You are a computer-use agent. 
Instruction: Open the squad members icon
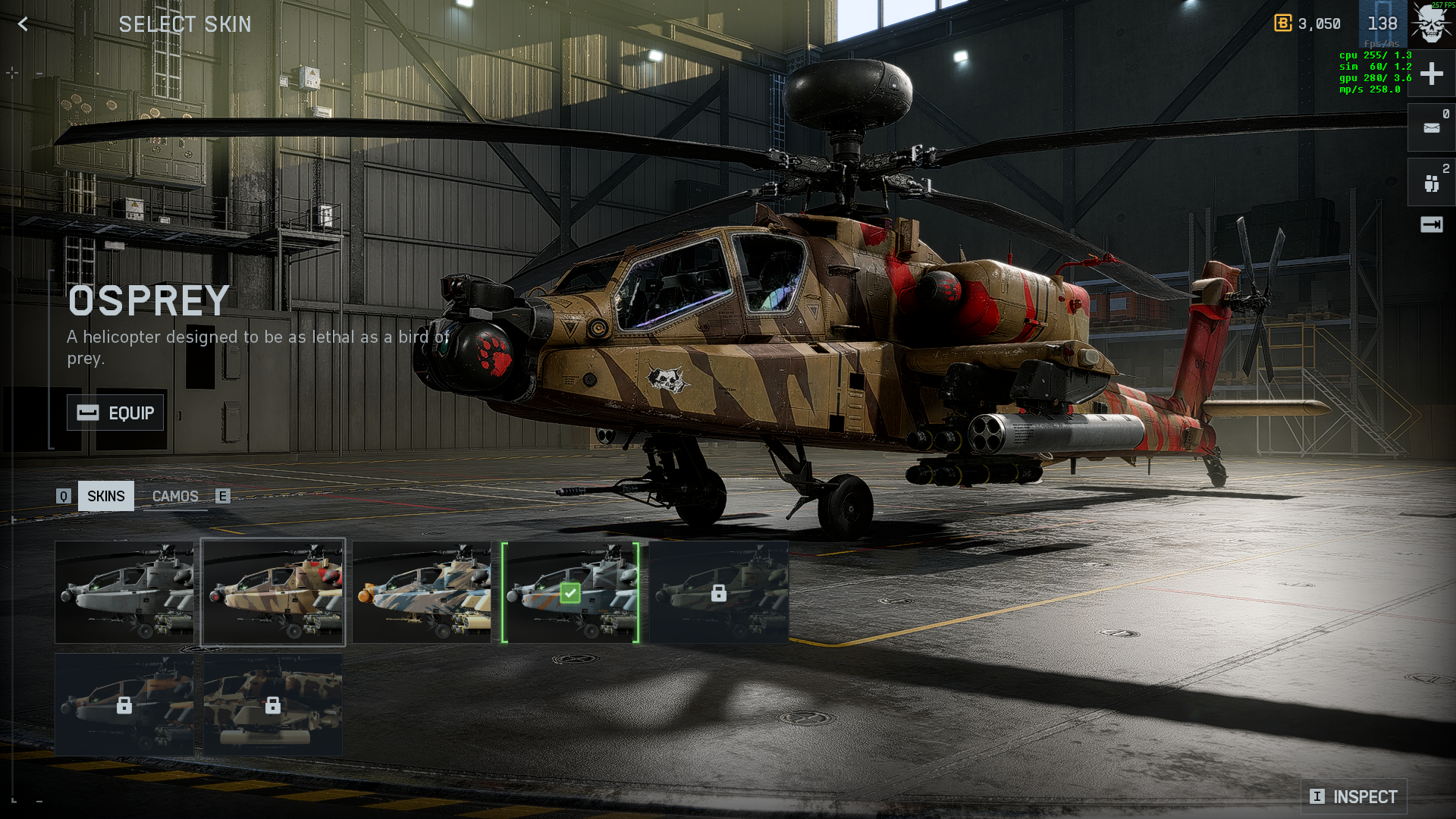coord(1431,183)
